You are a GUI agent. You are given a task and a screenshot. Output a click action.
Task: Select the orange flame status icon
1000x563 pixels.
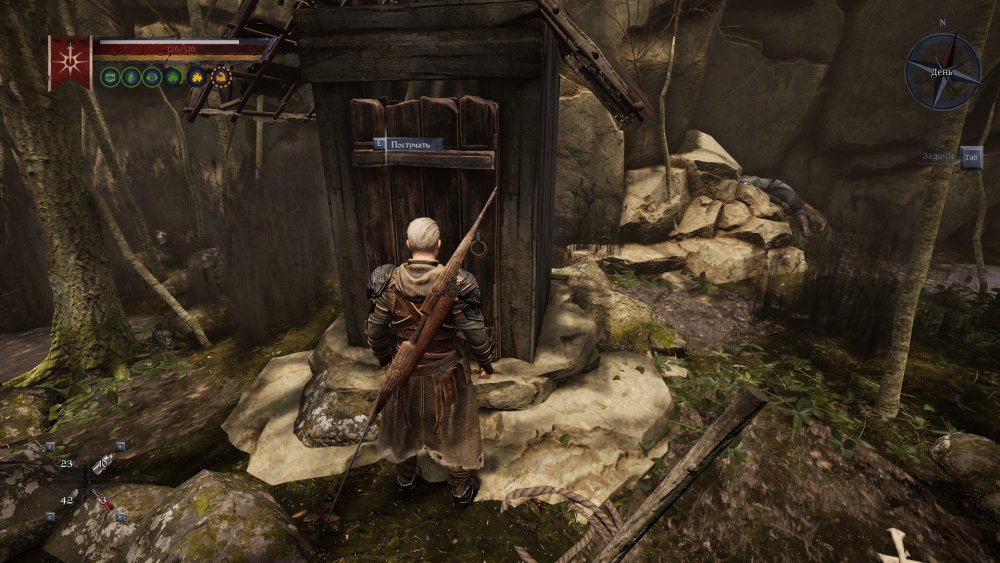(197, 76)
